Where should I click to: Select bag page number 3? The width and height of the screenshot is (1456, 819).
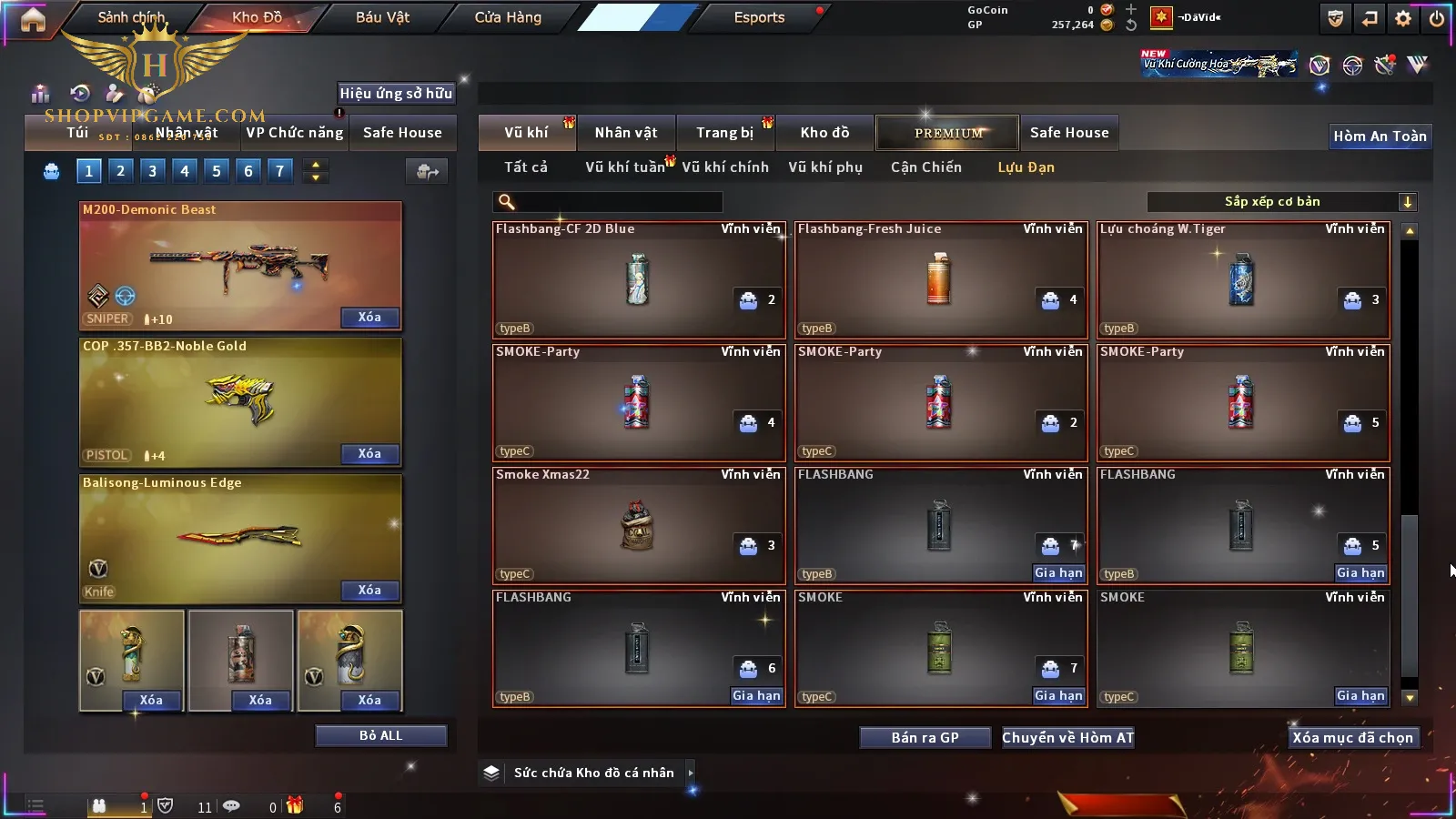click(152, 171)
